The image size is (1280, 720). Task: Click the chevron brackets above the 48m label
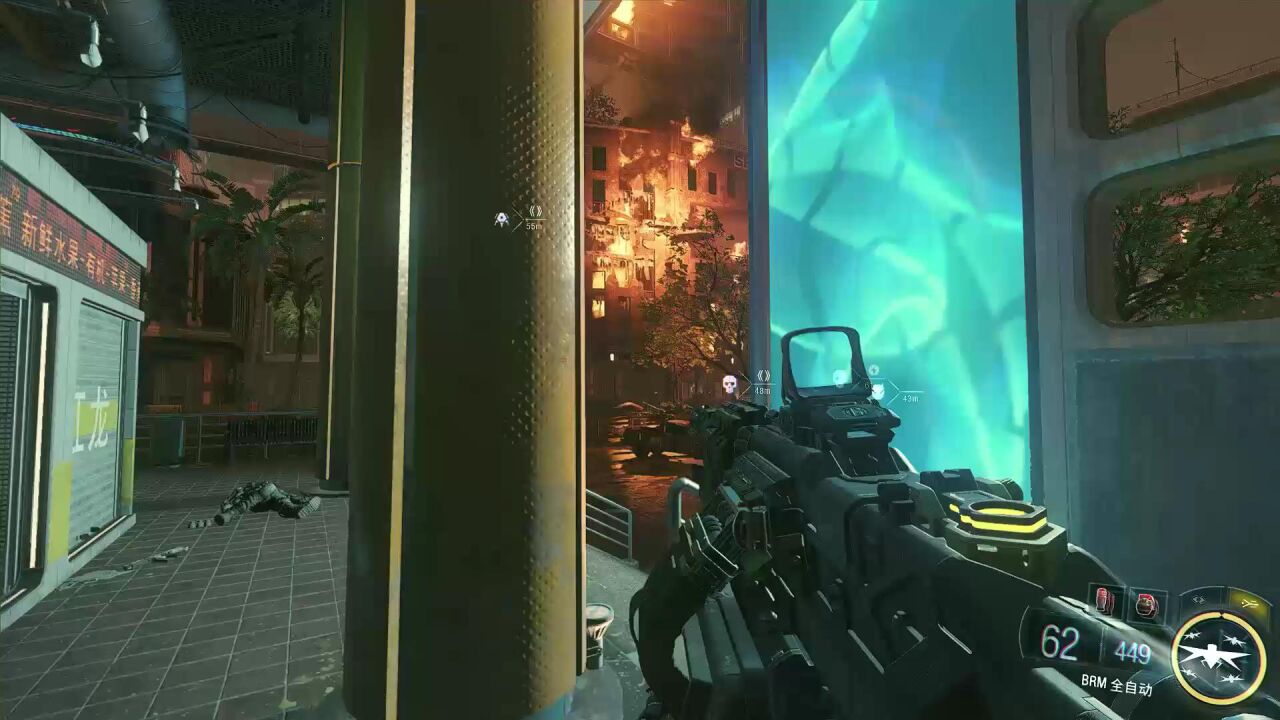(x=764, y=376)
